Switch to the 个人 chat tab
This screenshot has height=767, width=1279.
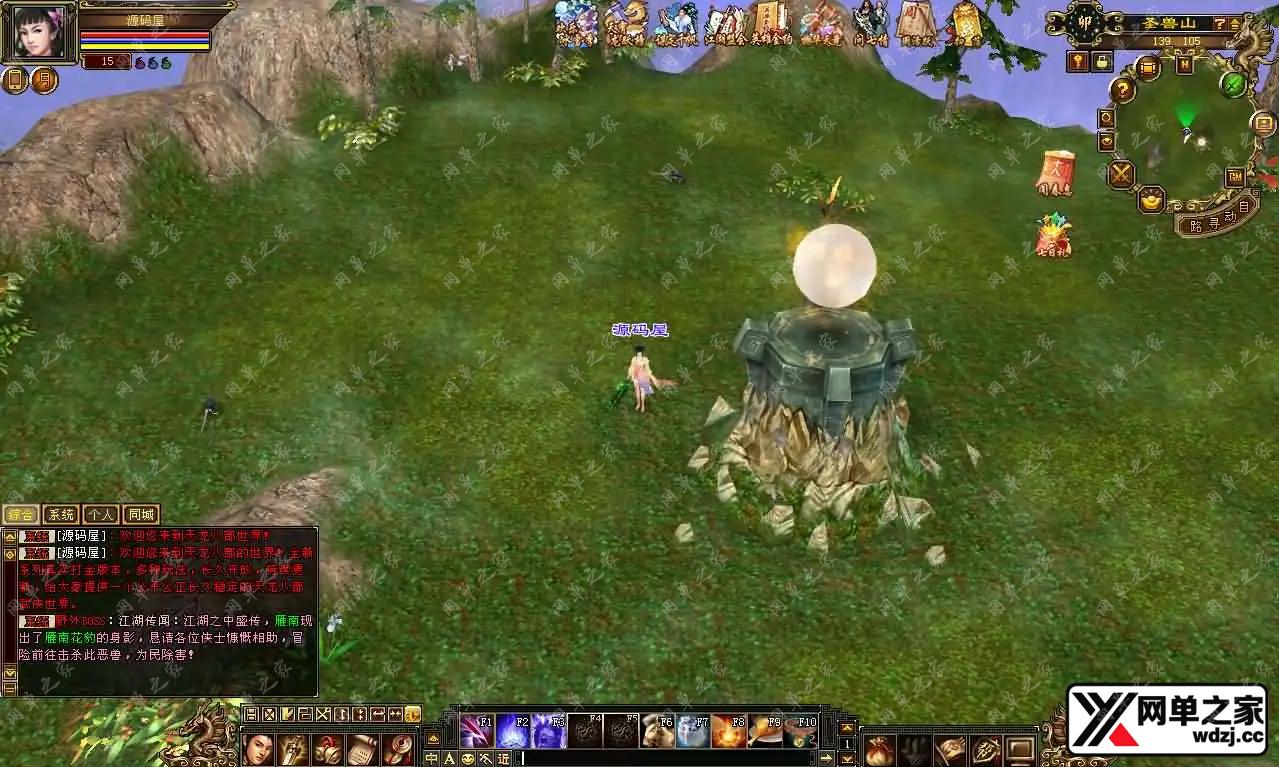100,515
